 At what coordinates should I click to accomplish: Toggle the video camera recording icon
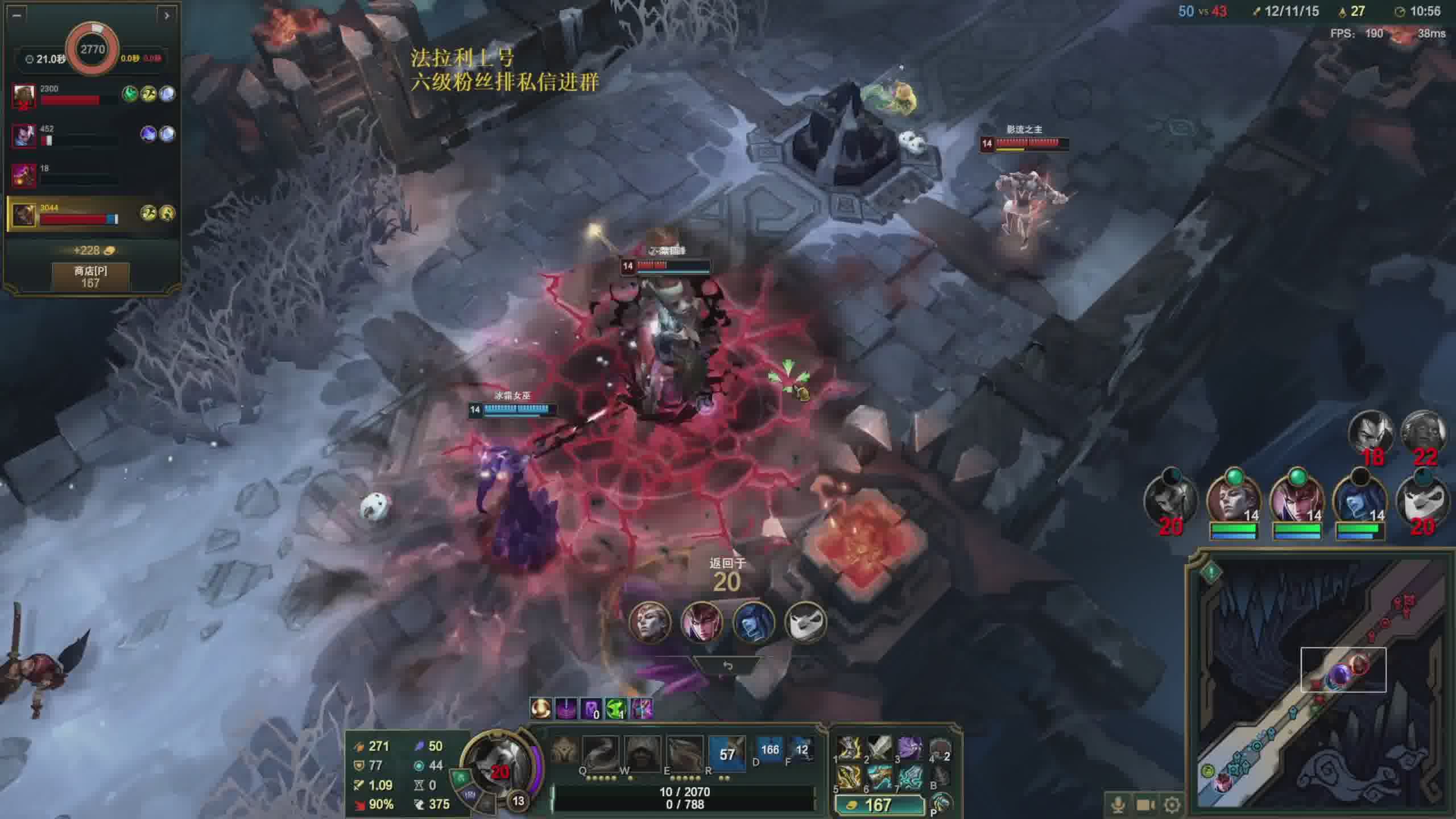tap(1145, 804)
